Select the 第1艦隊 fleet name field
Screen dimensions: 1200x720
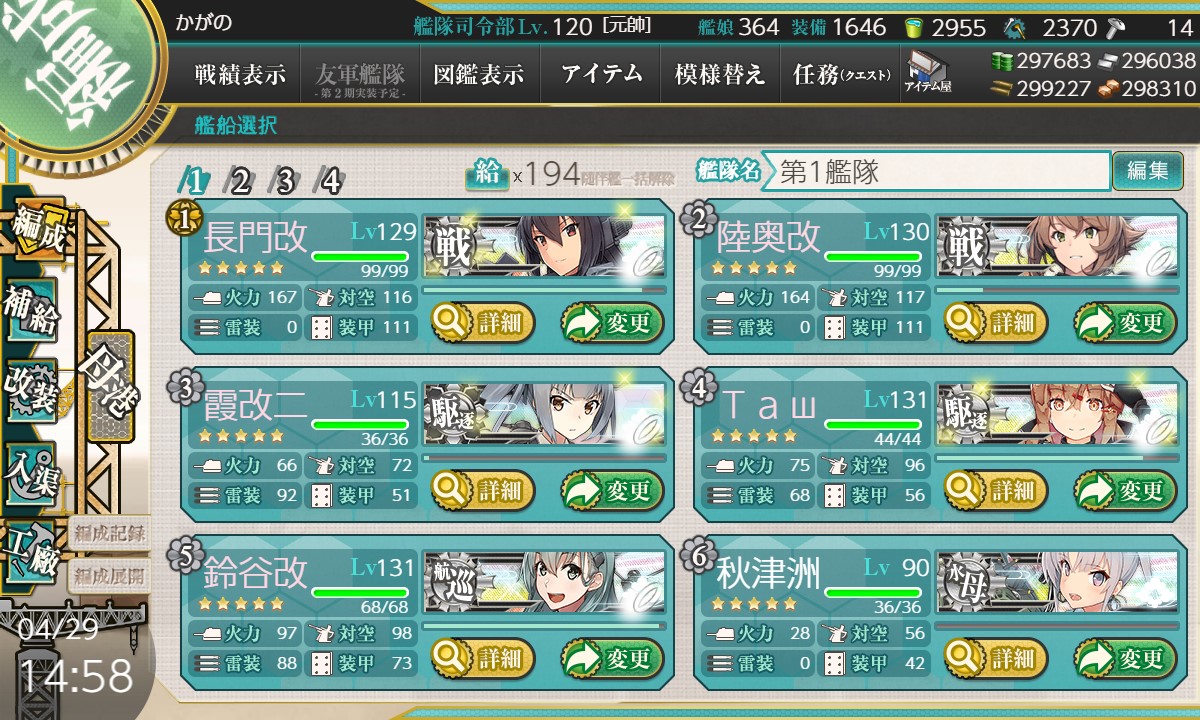tap(936, 171)
